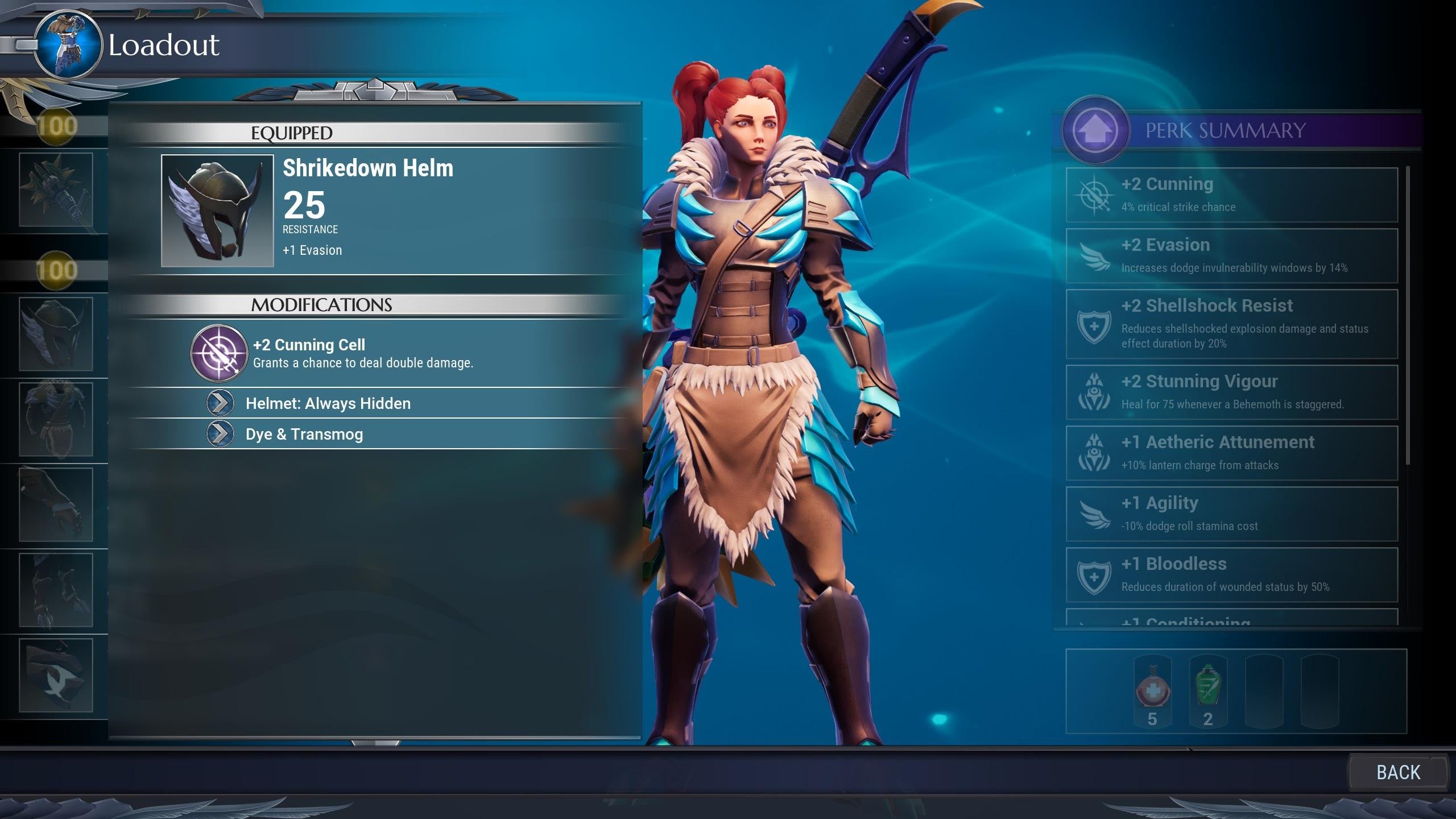
Task: Open the lantern slot with bird emblem
Action: pos(56,675)
